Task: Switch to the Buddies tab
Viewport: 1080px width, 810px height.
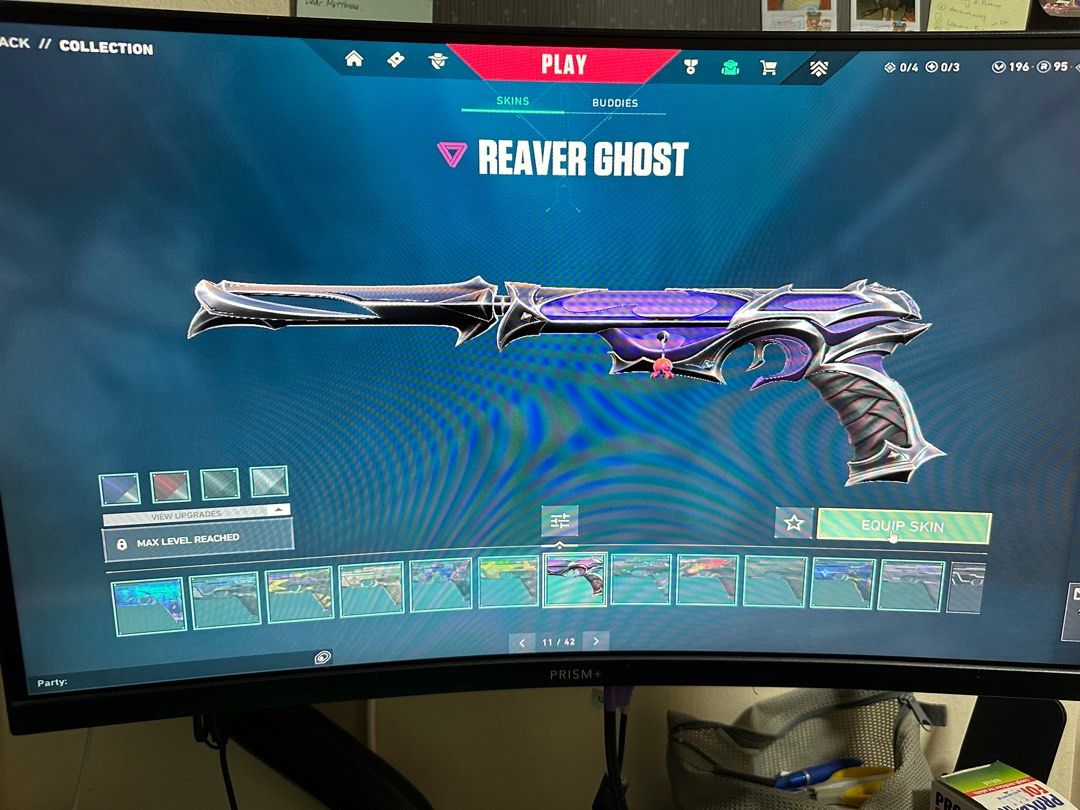Action: [614, 103]
